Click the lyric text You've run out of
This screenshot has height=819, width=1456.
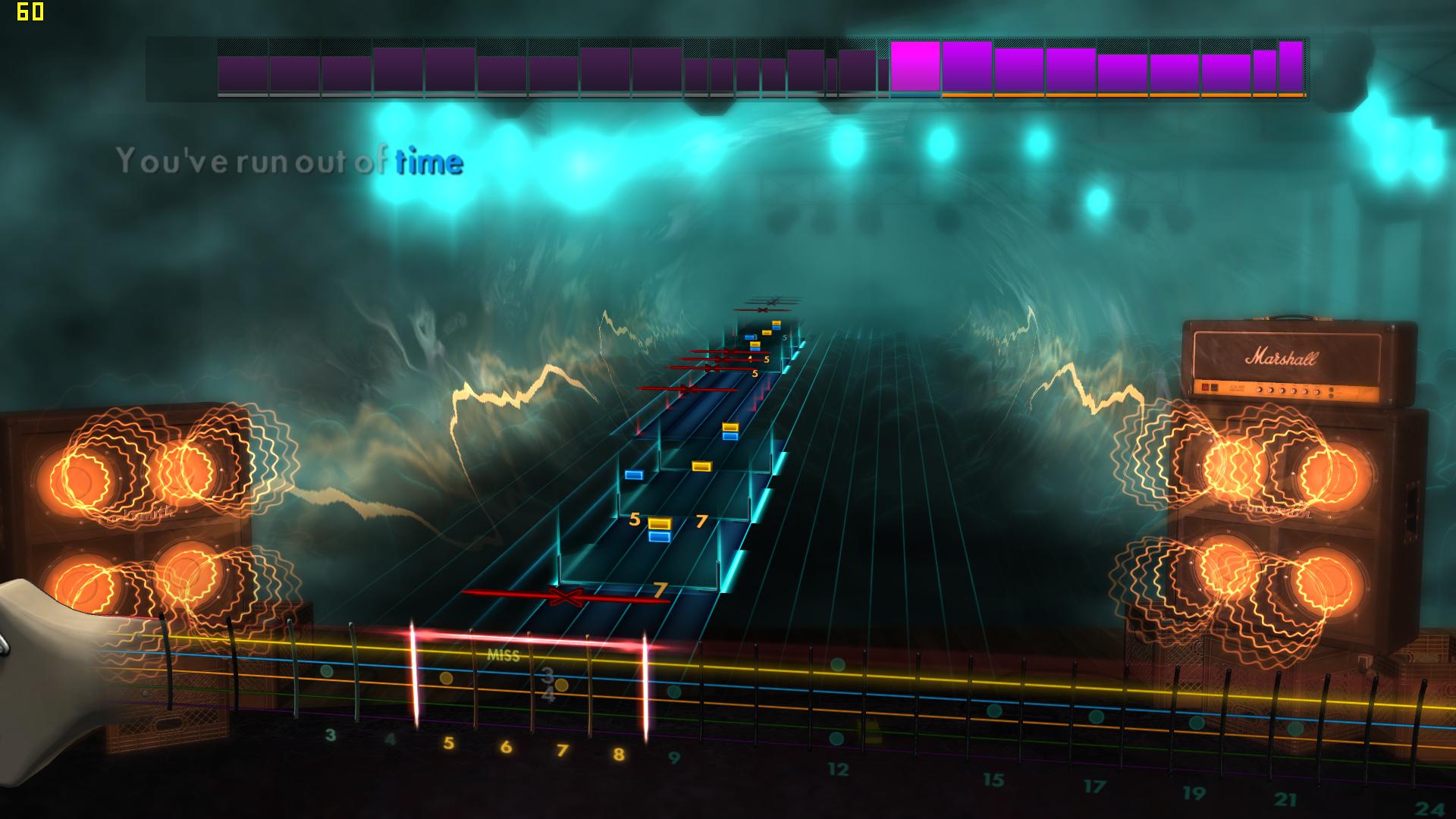[x=250, y=160]
